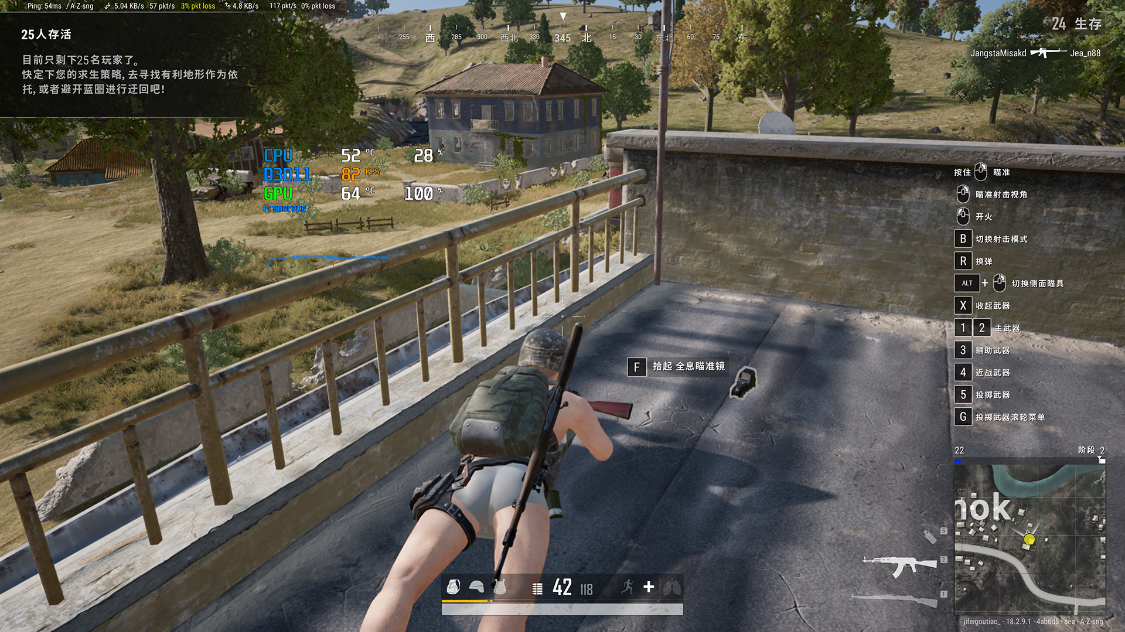Image resolution: width=1125 pixels, height=632 pixels.
Task: Select the AKM rifle in weapon slot 2
Action: click(899, 563)
